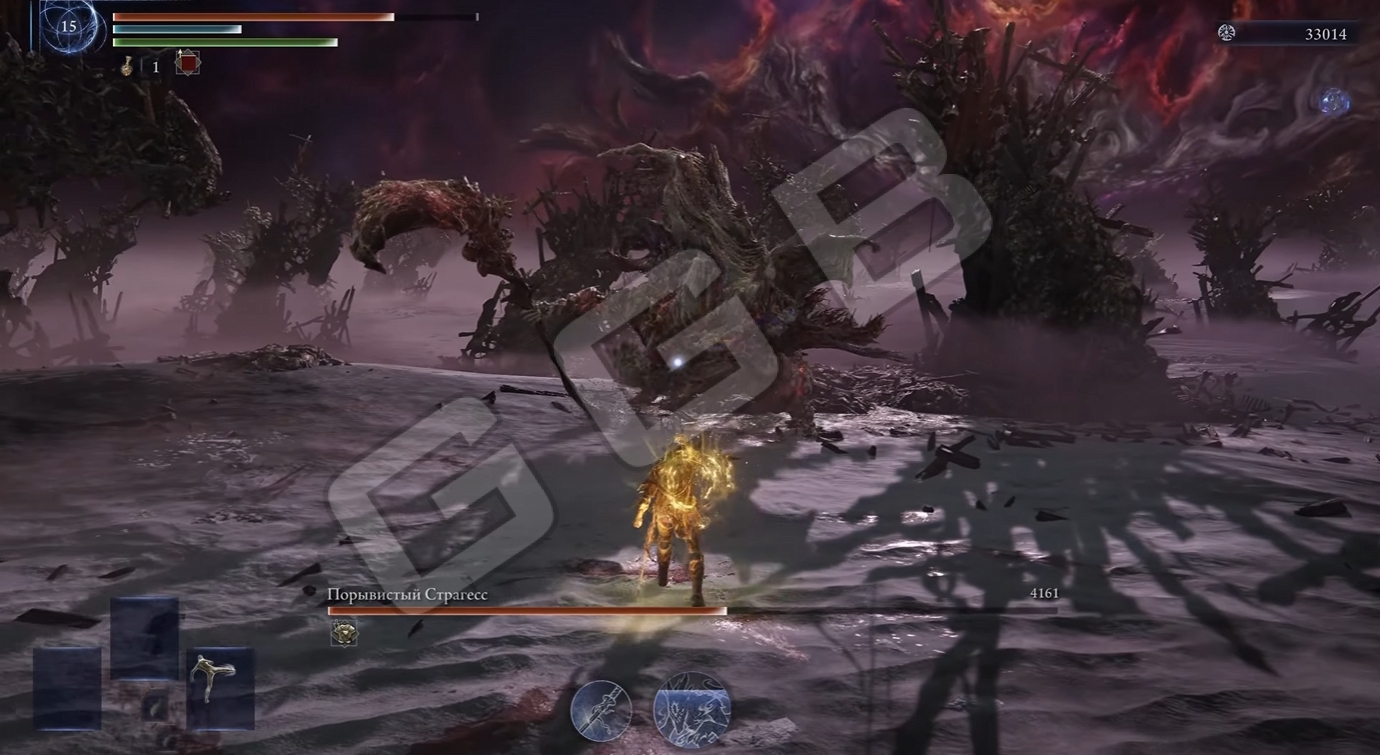Click the level 15 character emblem
Screen dimensions: 1380x755
pos(68,26)
